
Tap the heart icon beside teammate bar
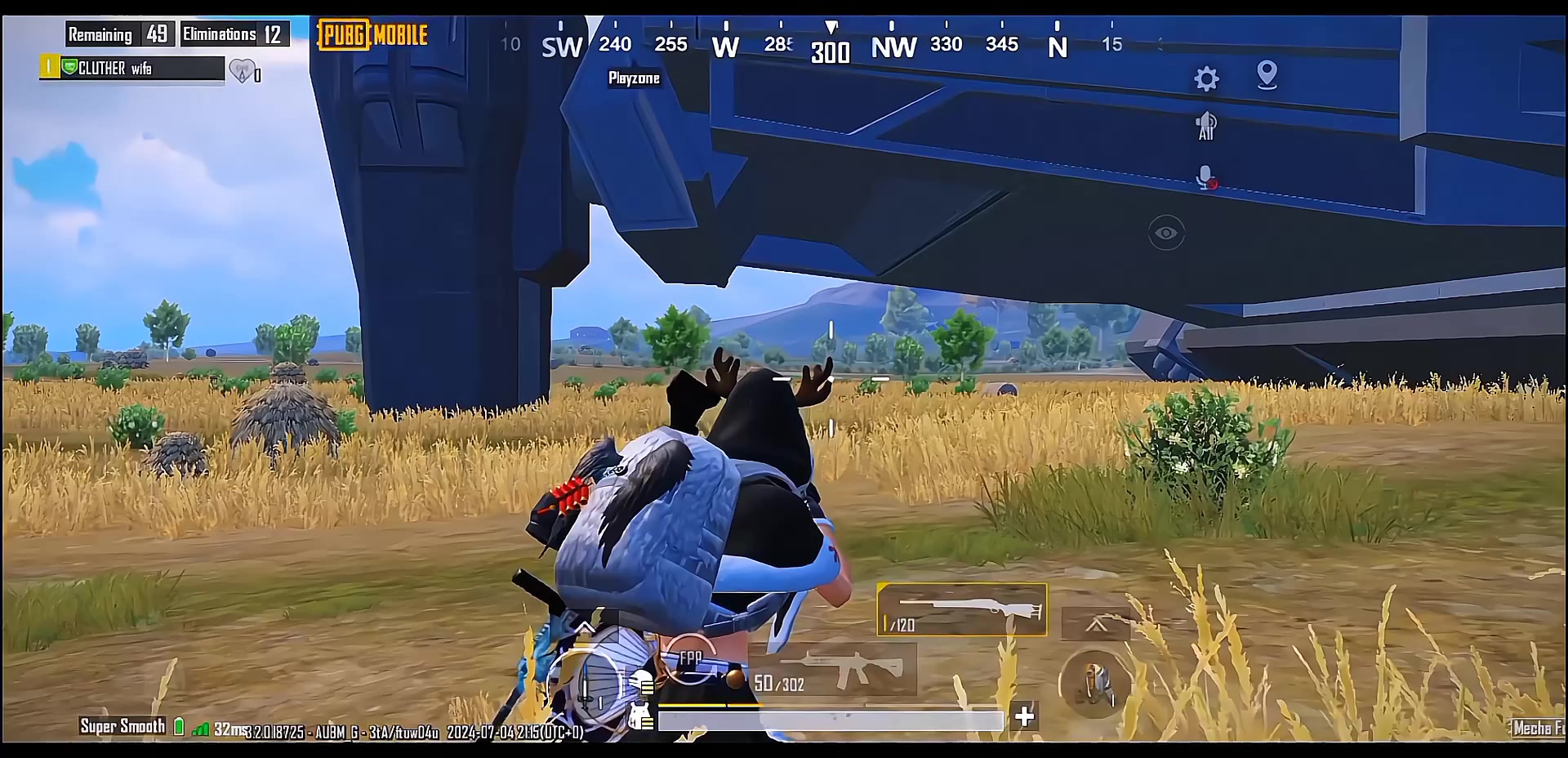(x=243, y=72)
